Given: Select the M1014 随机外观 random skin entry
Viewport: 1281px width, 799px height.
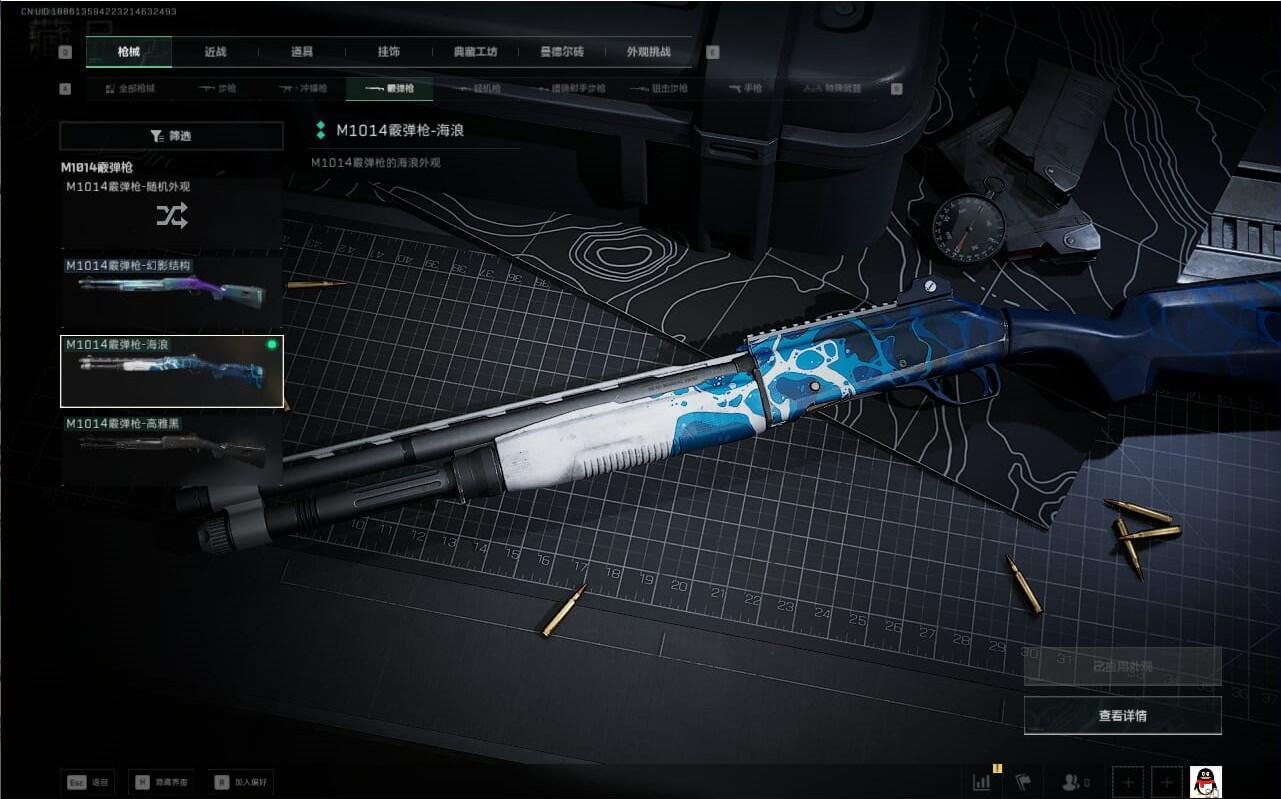Looking at the screenshot, I should point(171,213).
